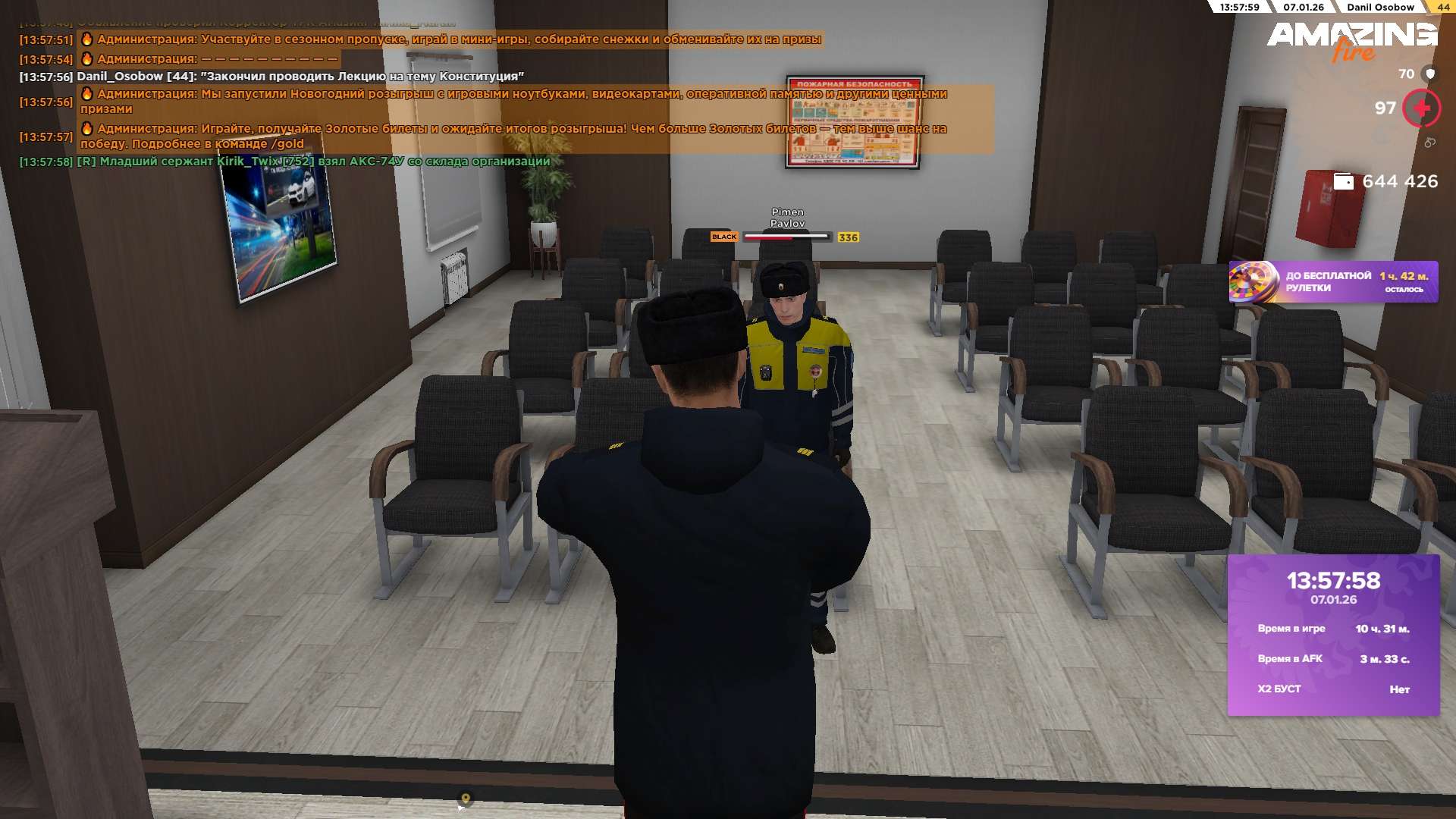Click the wallet money icon
This screenshot has height=819, width=1456.
[1343, 181]
